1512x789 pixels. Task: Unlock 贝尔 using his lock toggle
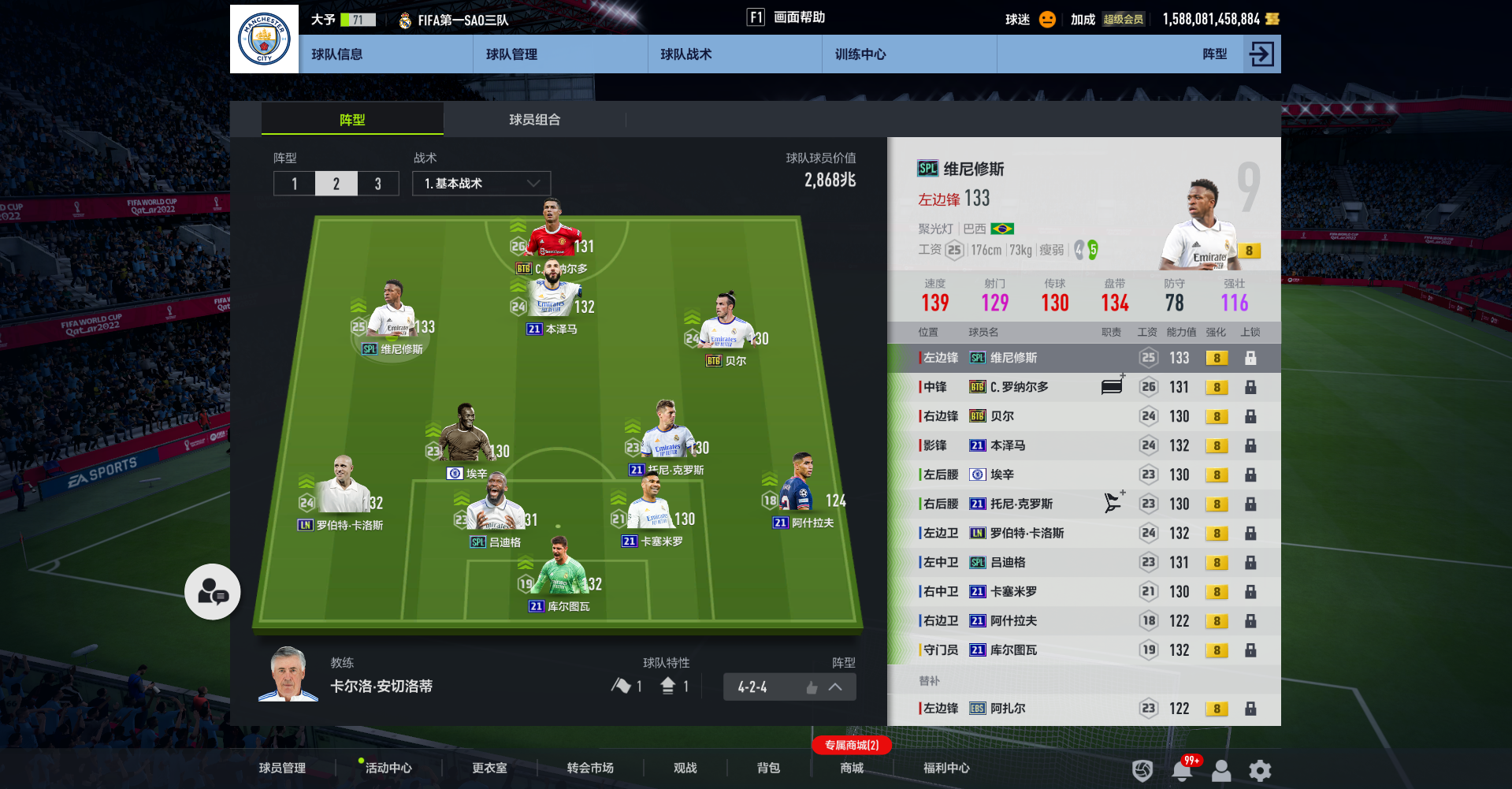pyautogui.click(x=1251, y=415)
